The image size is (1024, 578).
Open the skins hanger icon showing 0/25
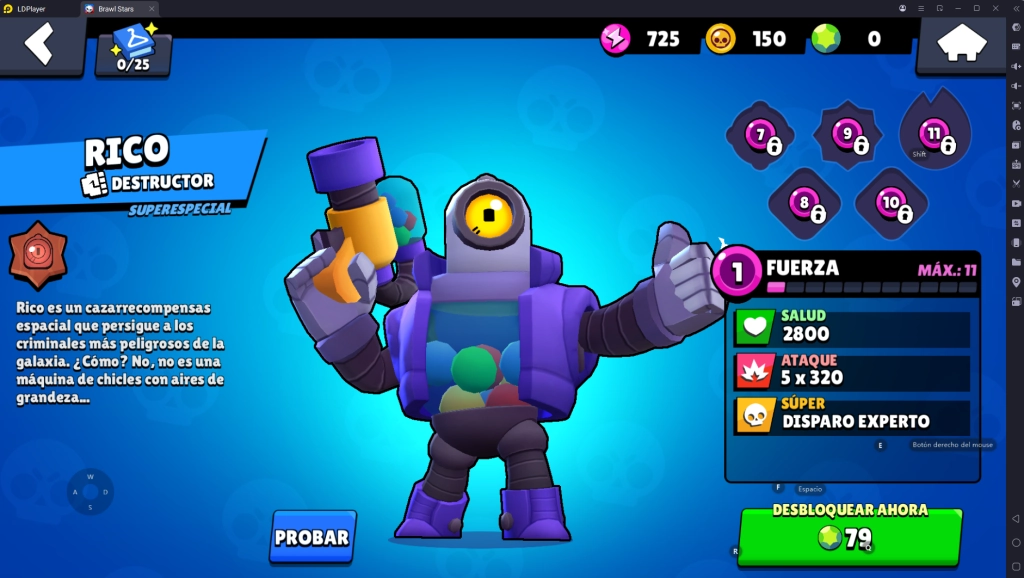point(133,50)
